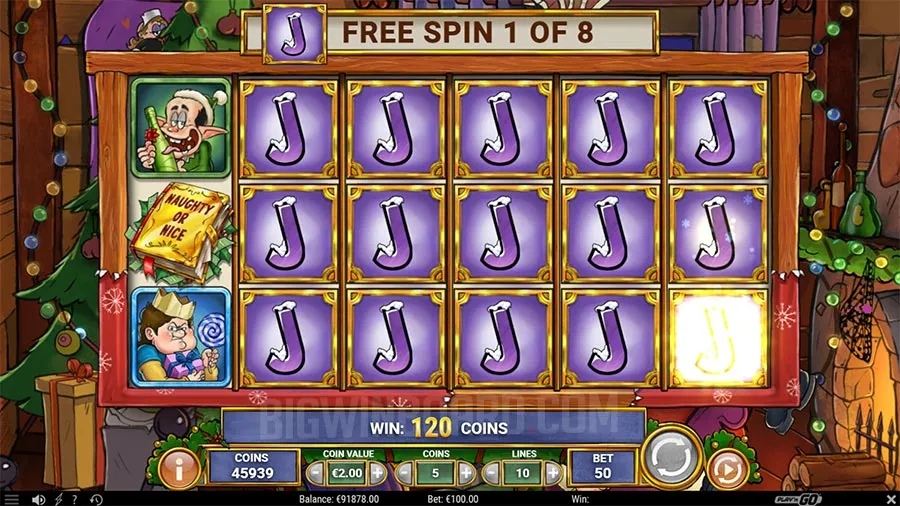
Task: Close the game with the X
Action: click(892, 498)
